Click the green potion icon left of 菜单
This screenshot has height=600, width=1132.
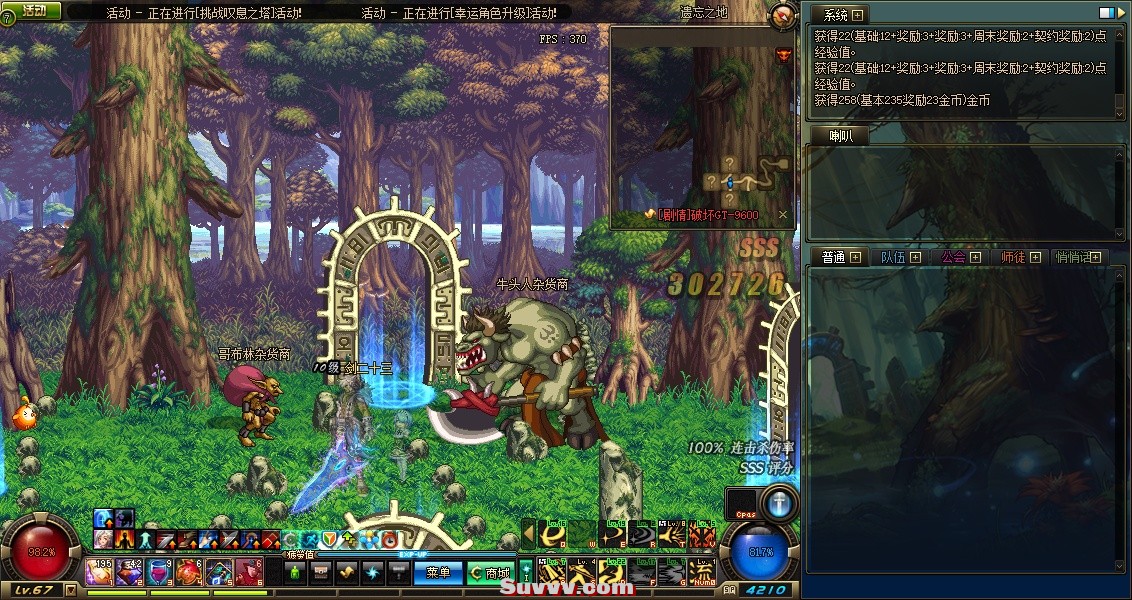[295, 573]
